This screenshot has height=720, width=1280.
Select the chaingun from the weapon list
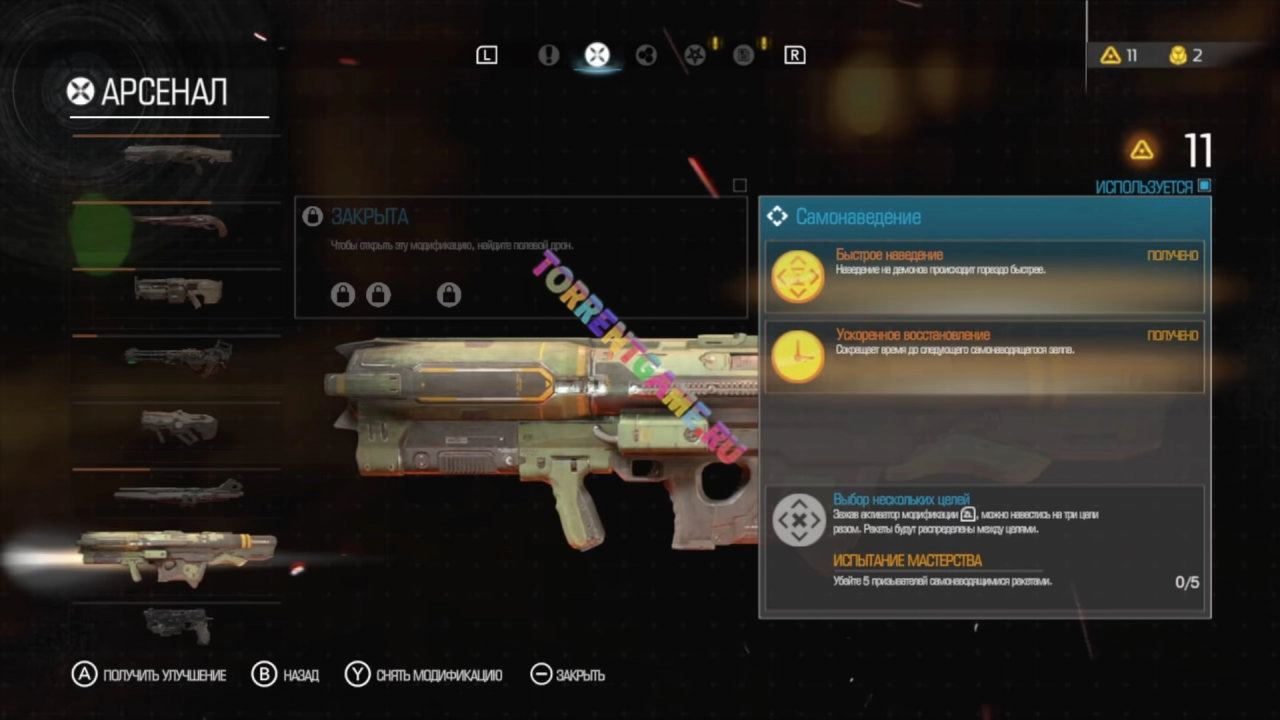[x=178, y=355]
